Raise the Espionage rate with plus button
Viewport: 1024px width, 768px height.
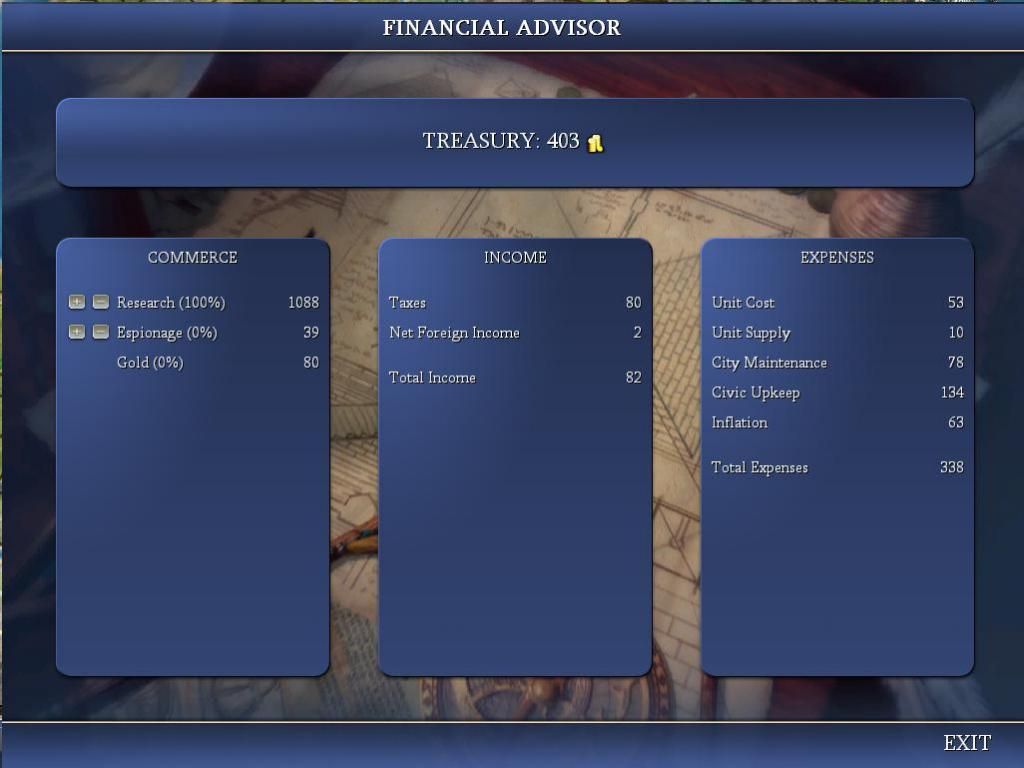click(77, 332)
